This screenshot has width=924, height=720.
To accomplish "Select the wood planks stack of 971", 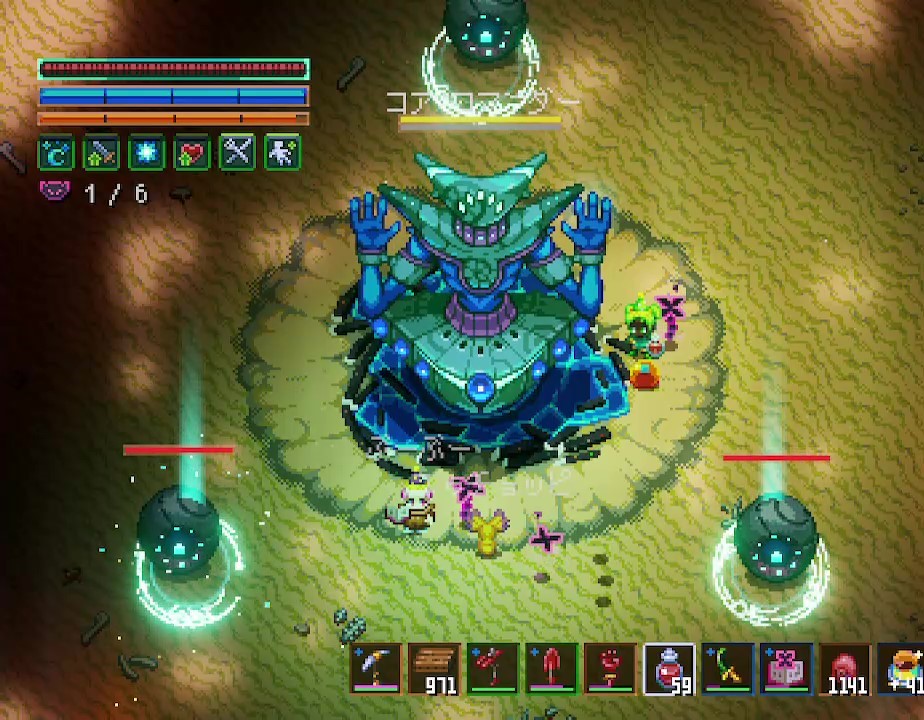I will point(435,667).
